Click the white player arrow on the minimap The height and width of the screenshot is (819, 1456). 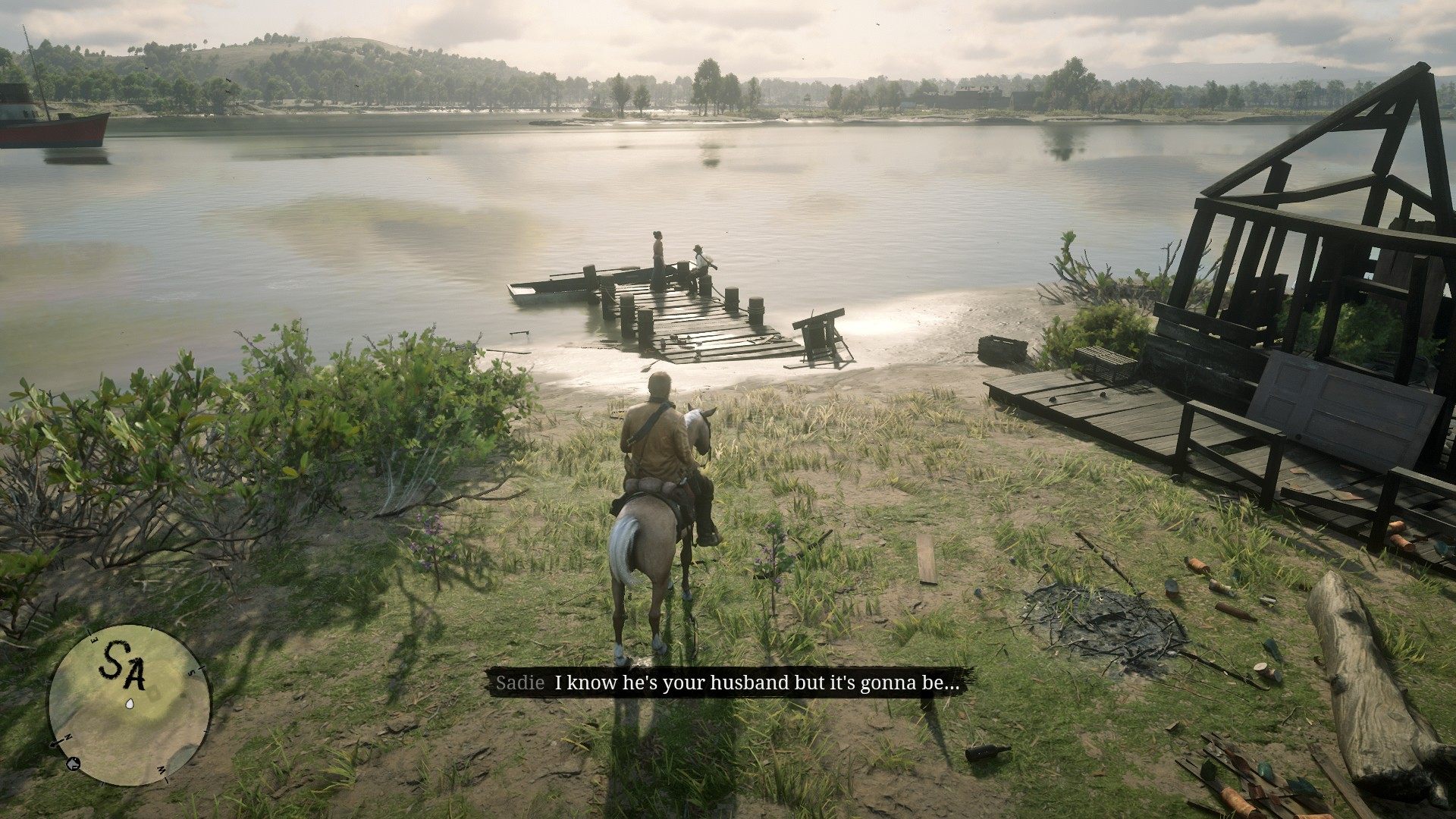(x=130, y=704)
